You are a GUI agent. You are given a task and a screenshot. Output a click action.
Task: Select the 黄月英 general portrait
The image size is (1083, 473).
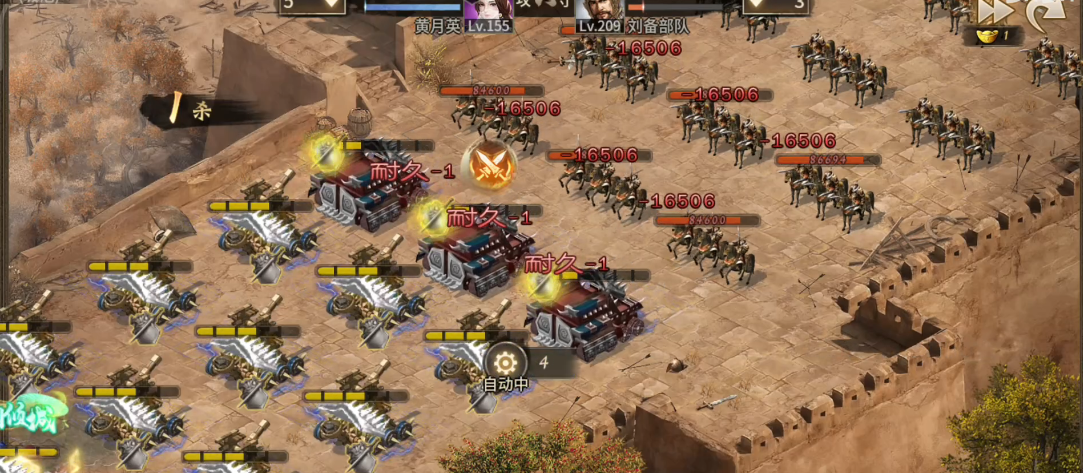(488, 9)
